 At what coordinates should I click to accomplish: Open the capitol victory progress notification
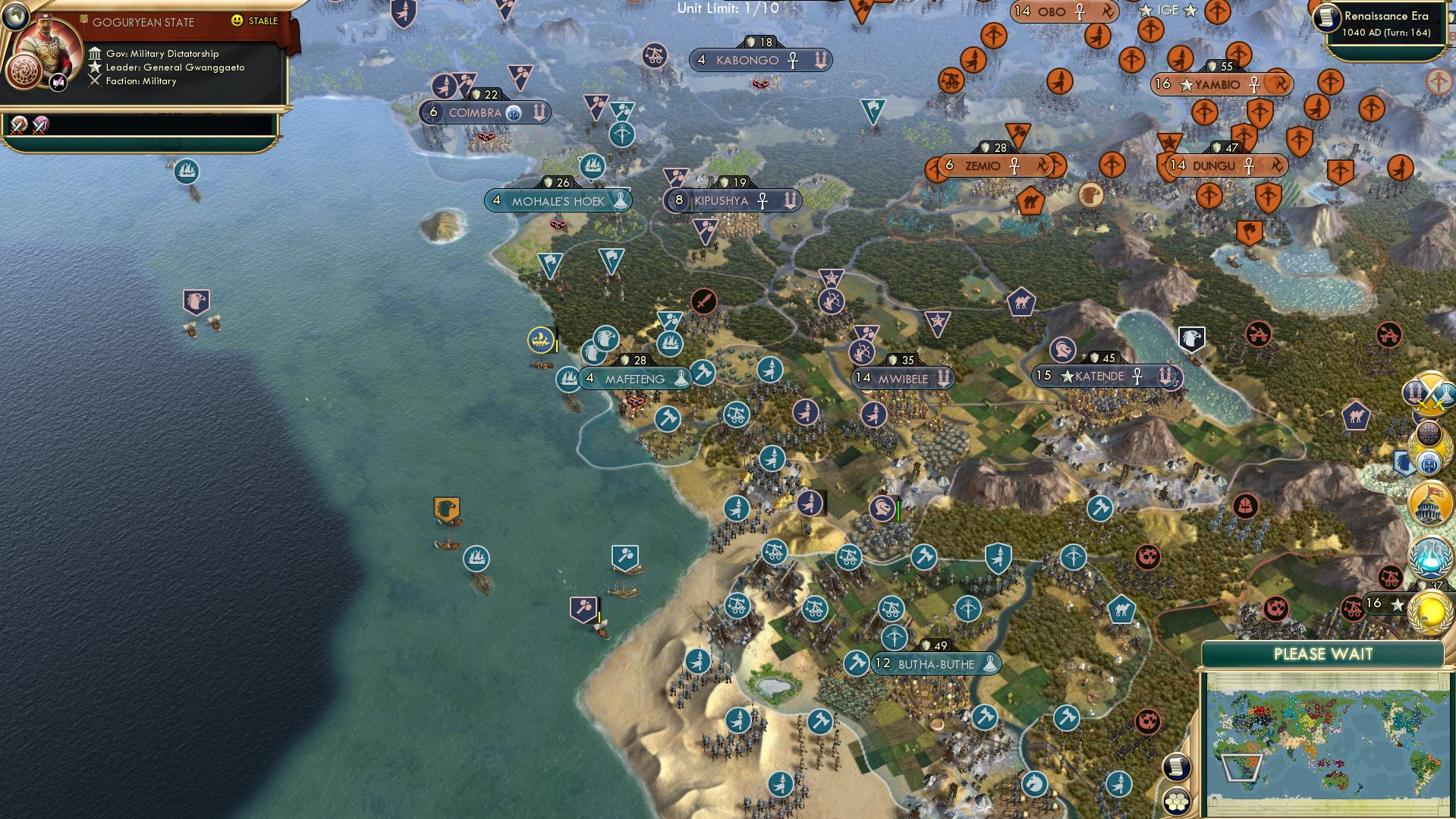(x=1429, y=501)
